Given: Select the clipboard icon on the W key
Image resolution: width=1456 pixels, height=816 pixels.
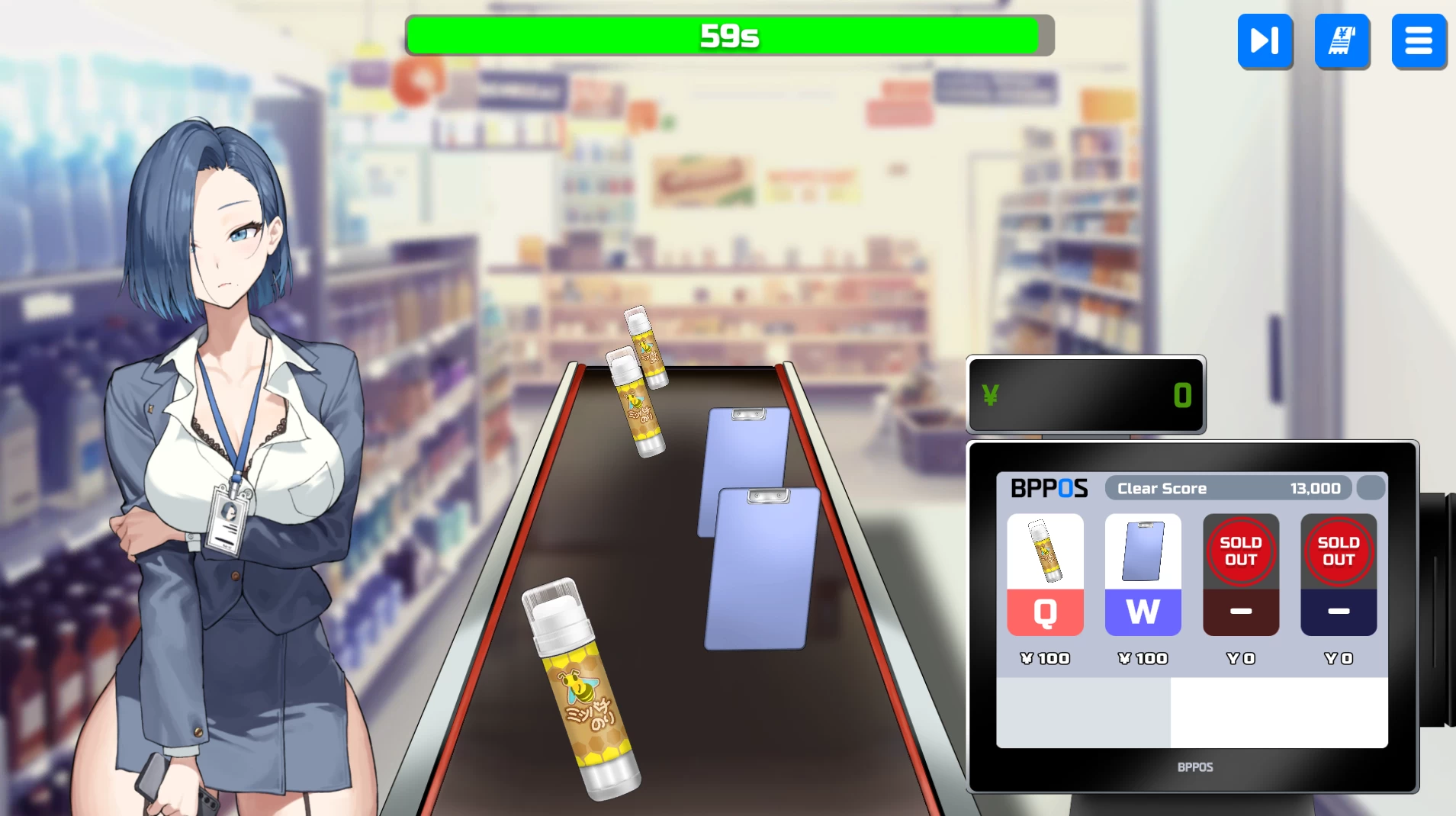Looking at the screenshot, I should coord(1142,551).
